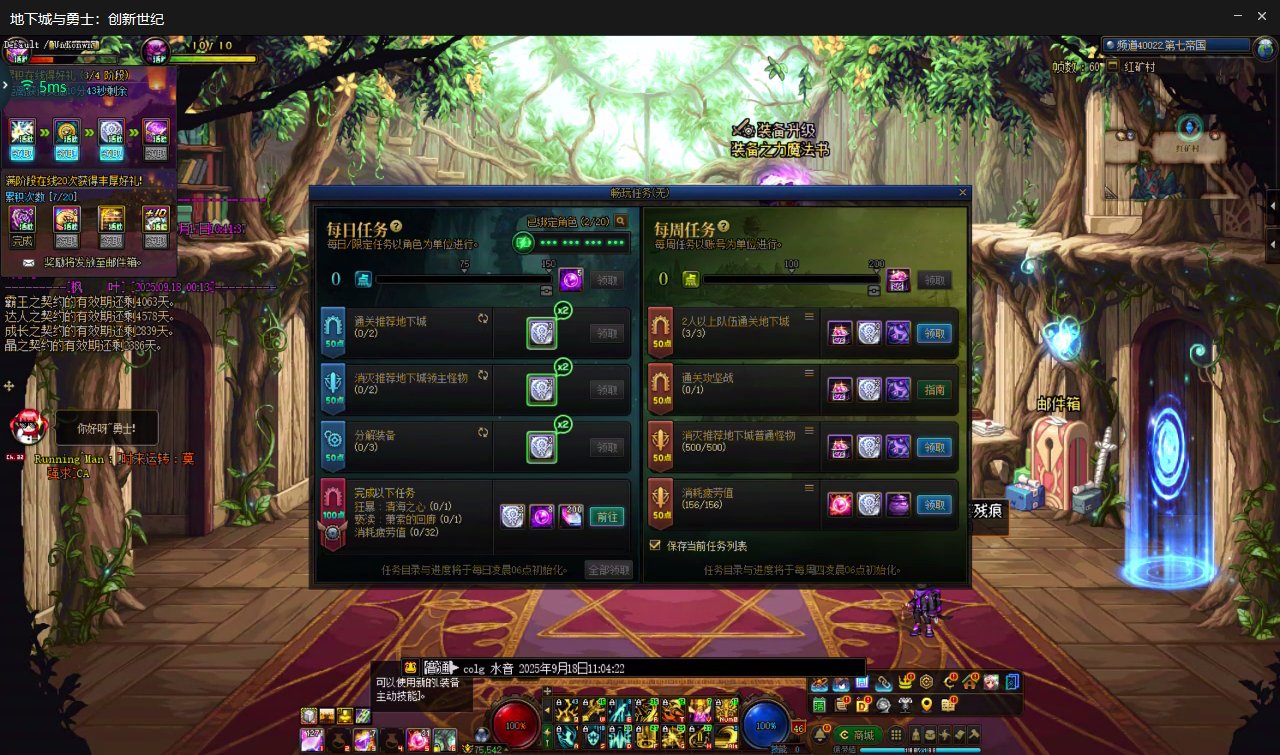This screenshot has width=1280, height=755.
Task: Click the search icon beside 已绑定角色
Action: [x=621, y=221]
